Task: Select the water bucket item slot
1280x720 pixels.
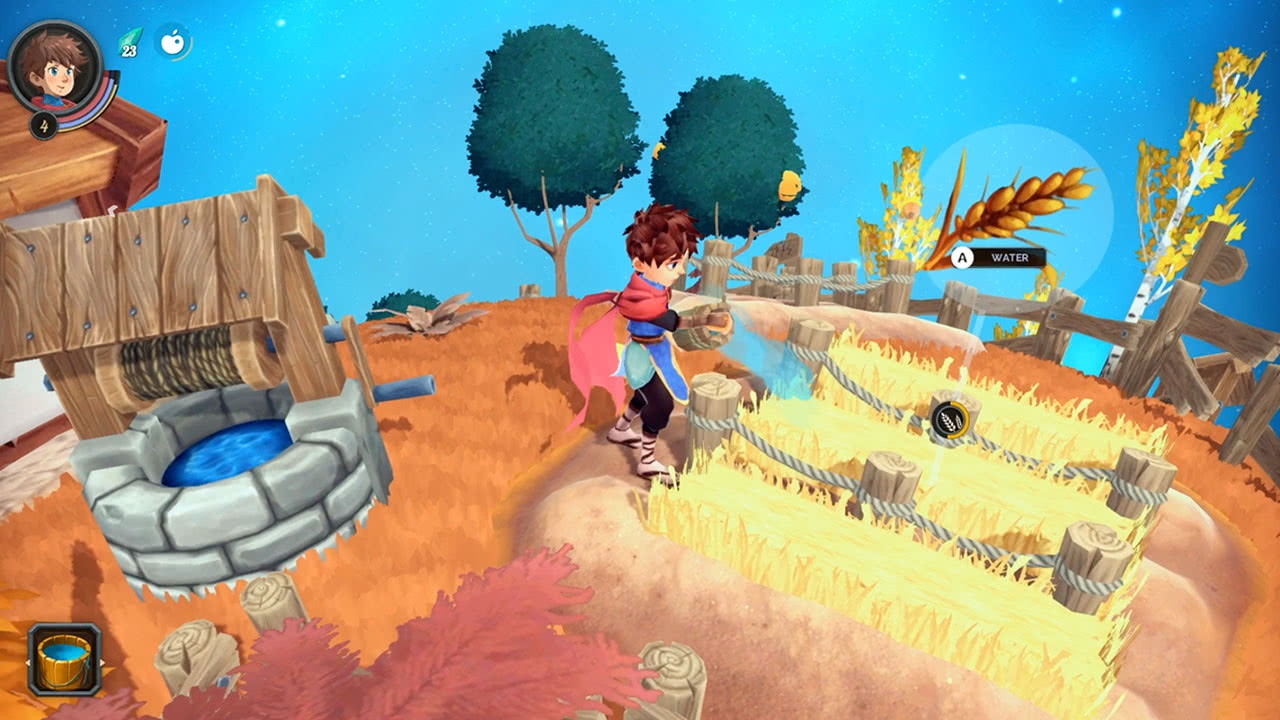Action: click(x=65, y=660)
